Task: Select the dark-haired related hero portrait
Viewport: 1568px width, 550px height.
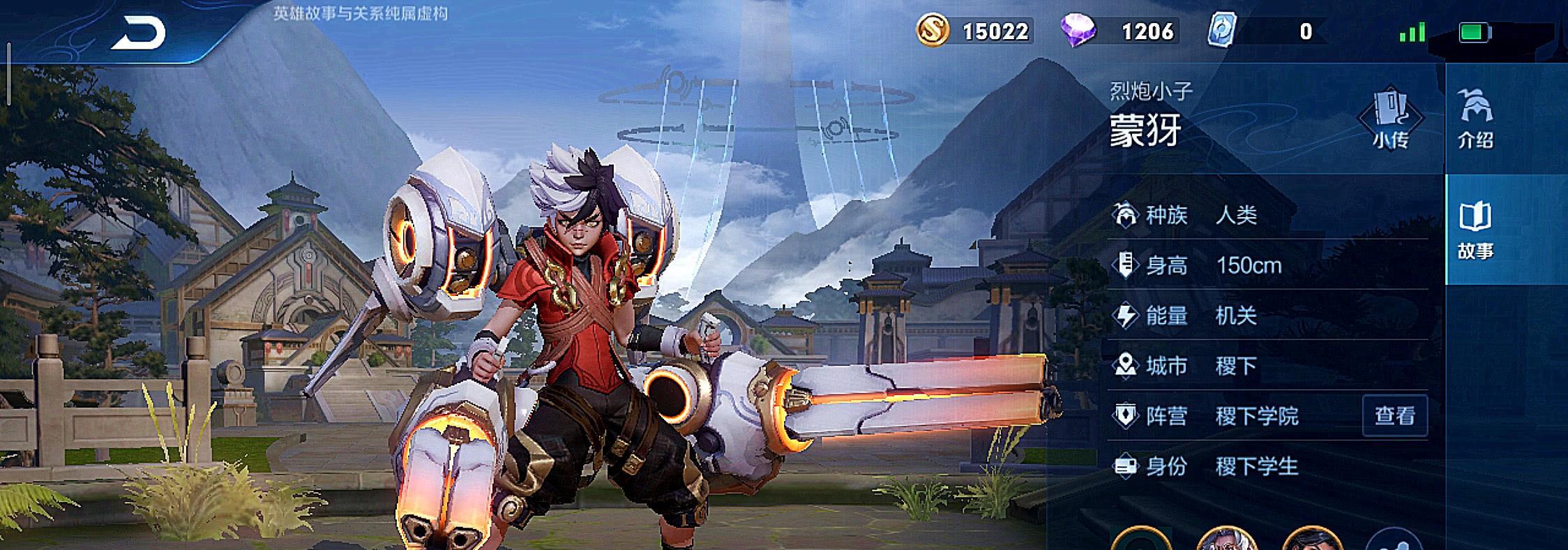Action: (1312, 540)
